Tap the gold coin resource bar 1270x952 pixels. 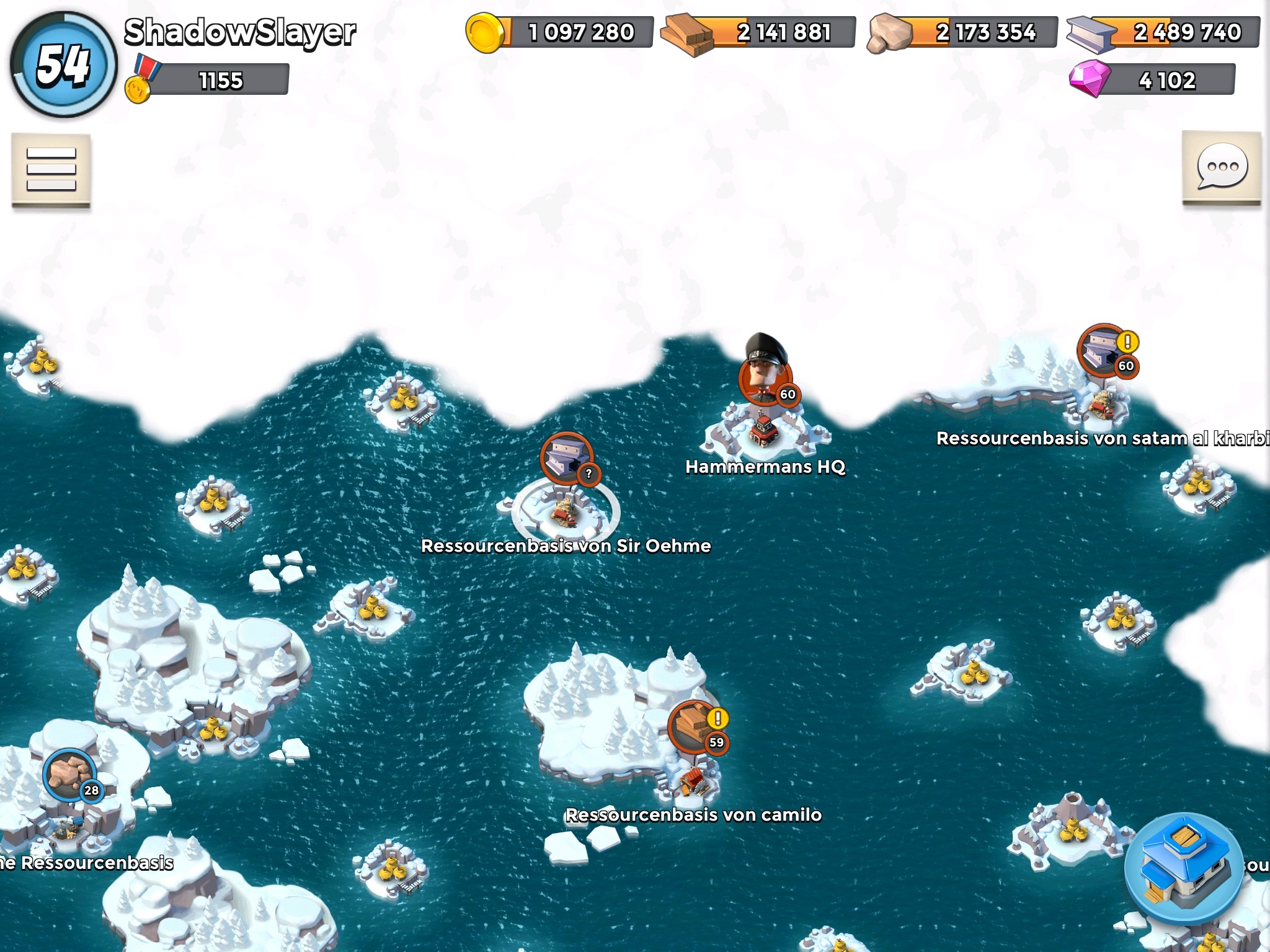click(560, 32)
